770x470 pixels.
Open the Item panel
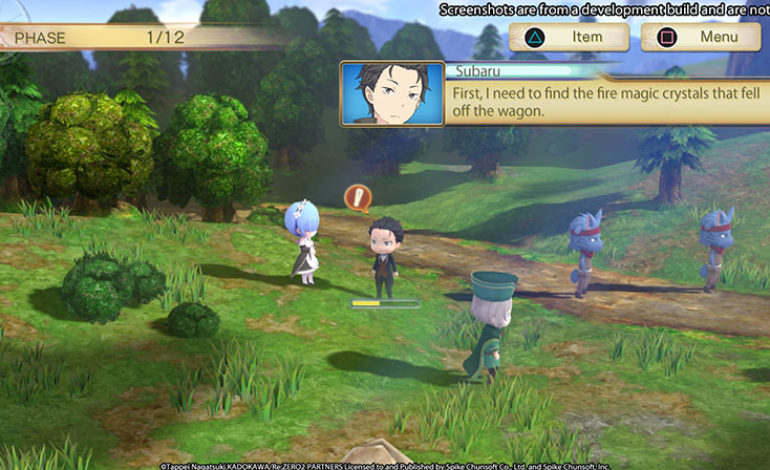point(569,37)
